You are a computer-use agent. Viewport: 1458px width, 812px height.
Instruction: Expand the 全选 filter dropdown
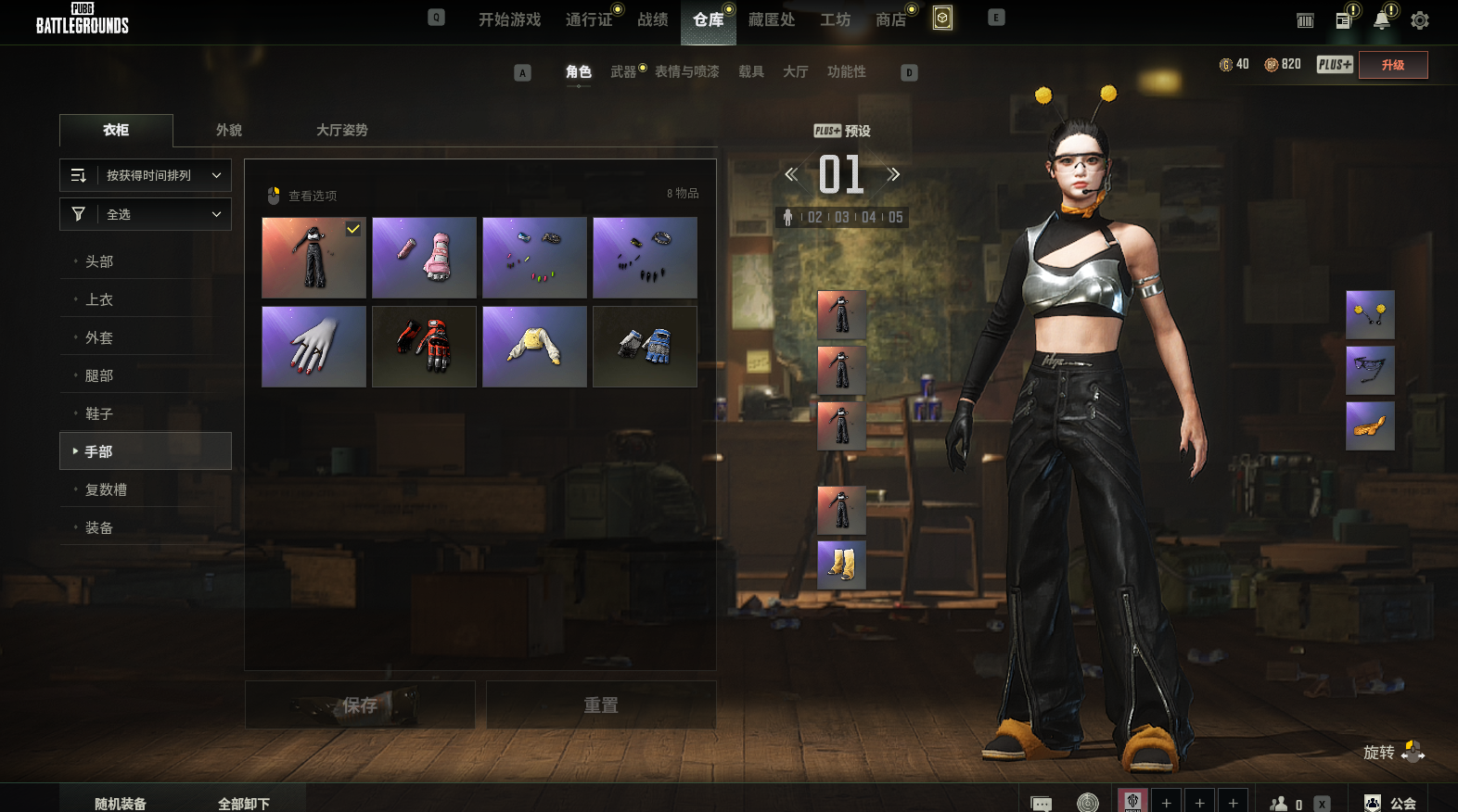[146, 214]
